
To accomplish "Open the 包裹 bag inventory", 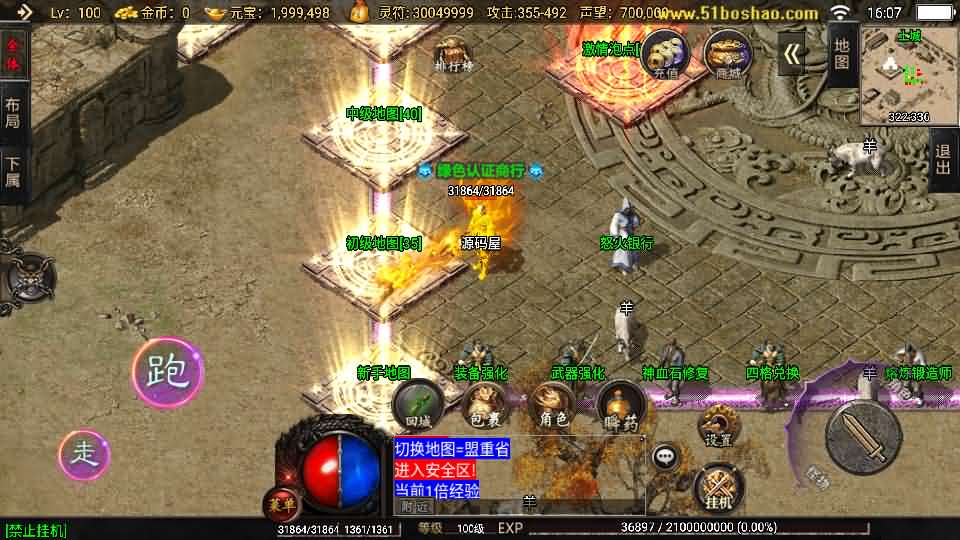I will pos(485,405).
